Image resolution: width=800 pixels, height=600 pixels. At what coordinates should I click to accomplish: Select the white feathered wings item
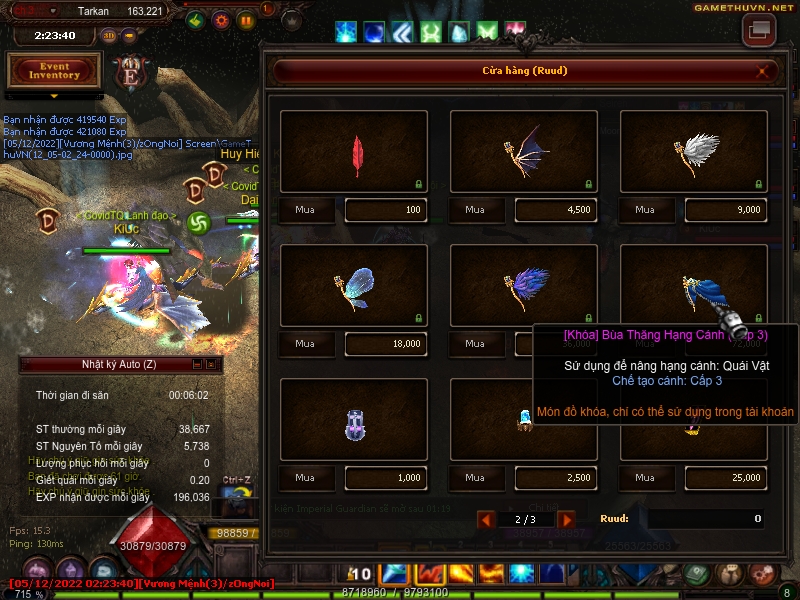(694, 152)
